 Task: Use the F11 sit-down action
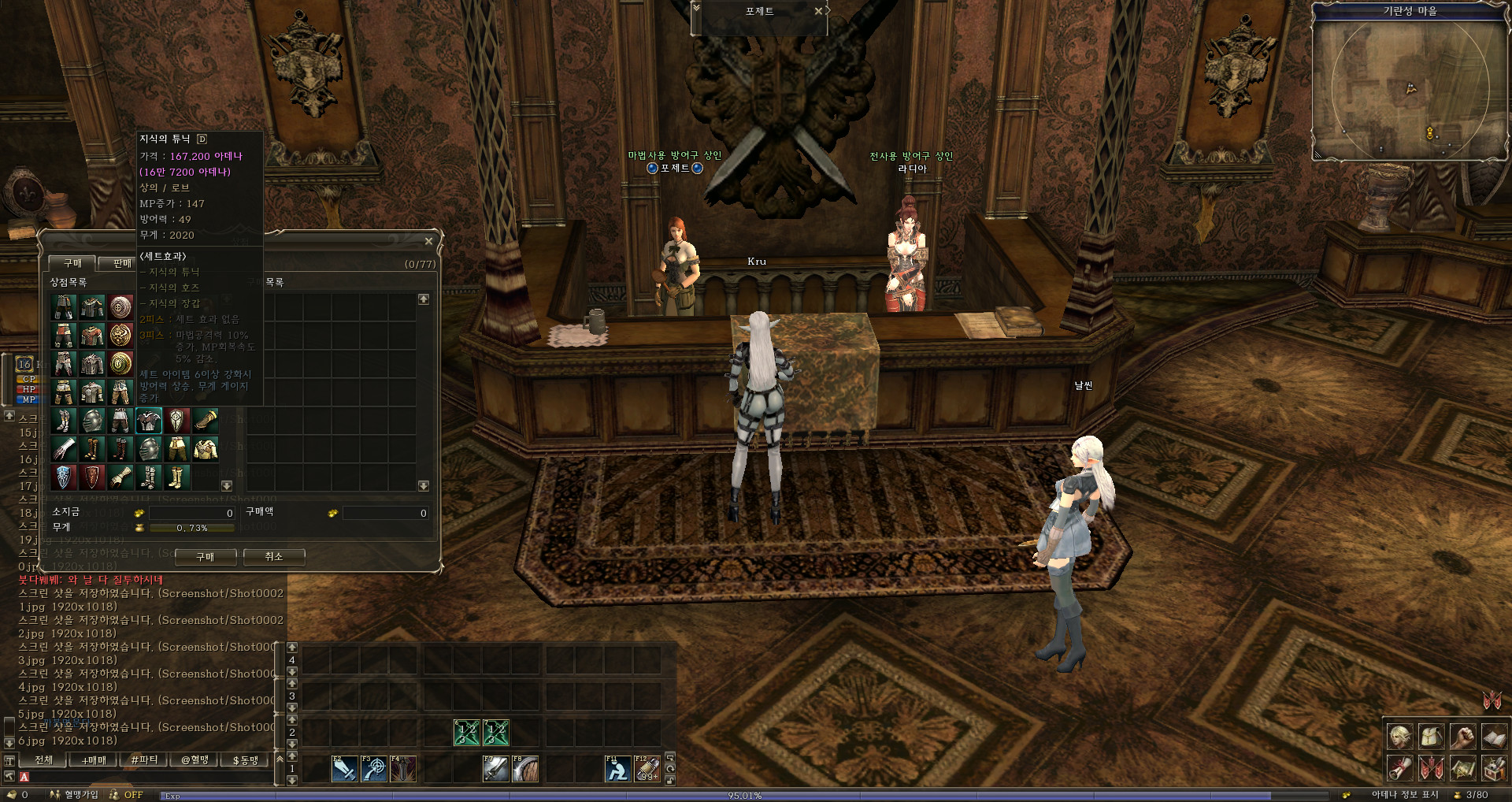617,769
